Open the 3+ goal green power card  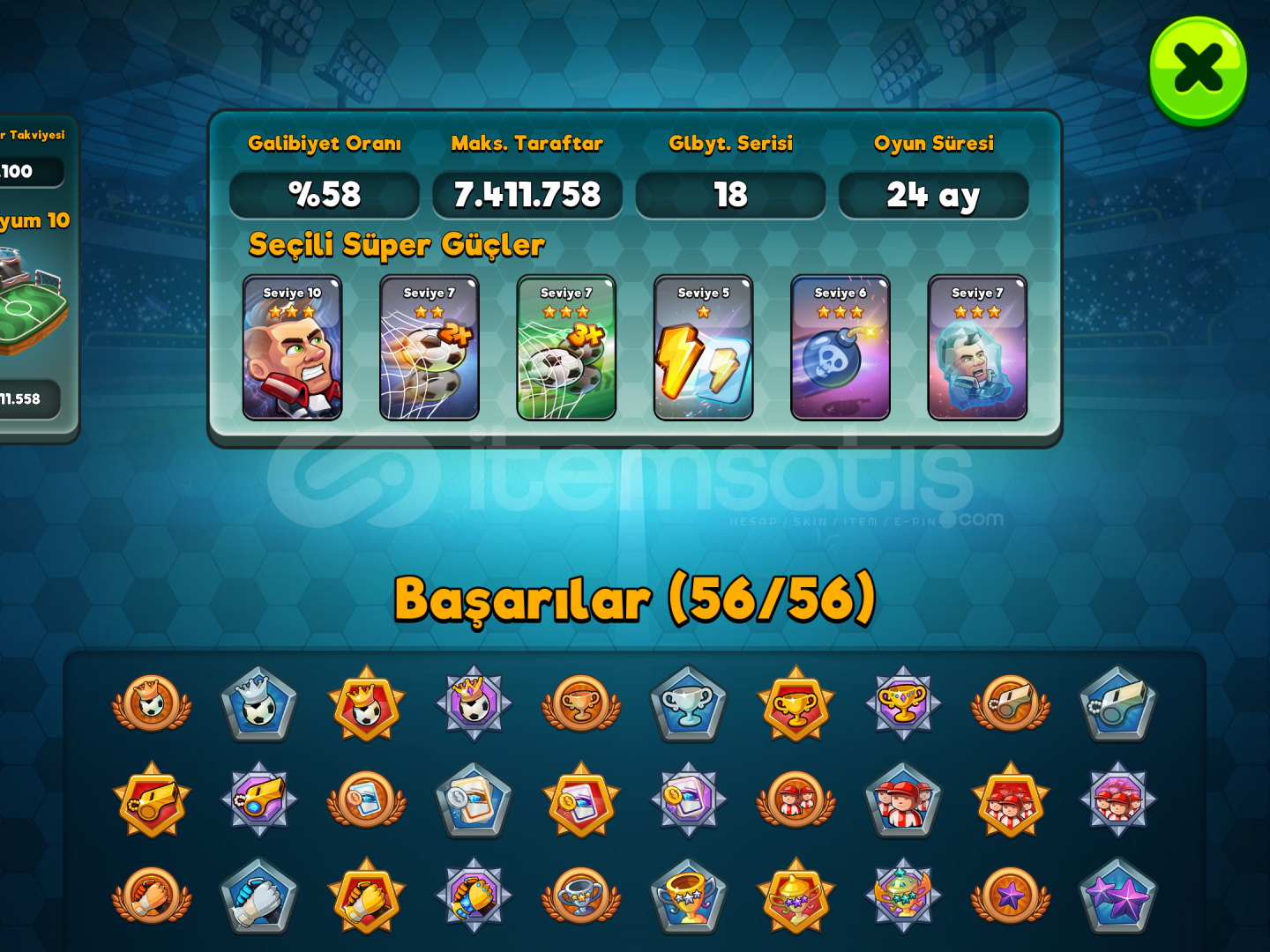[565, 348]
